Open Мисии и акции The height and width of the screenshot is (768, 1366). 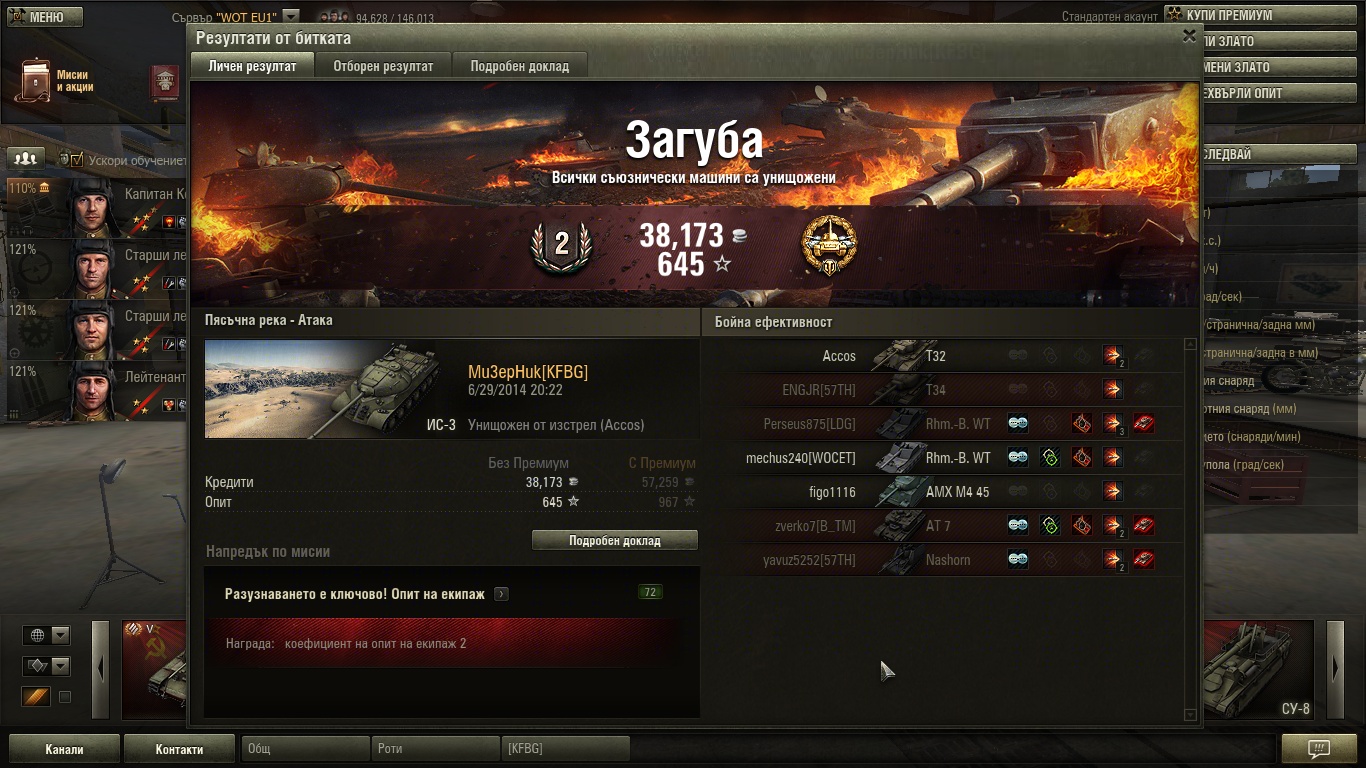55,81
